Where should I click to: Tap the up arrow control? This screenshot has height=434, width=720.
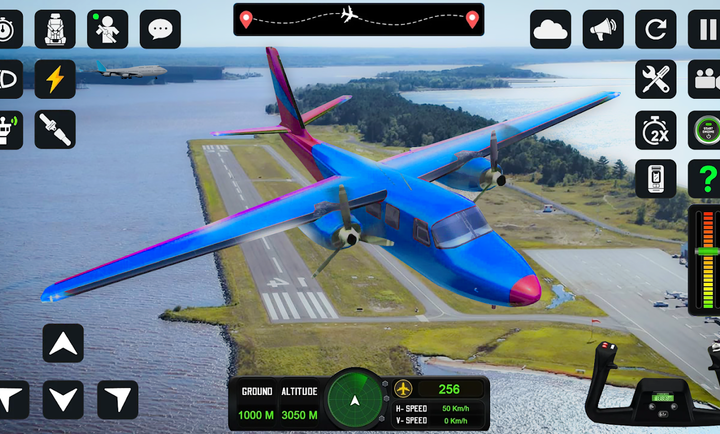63,344
